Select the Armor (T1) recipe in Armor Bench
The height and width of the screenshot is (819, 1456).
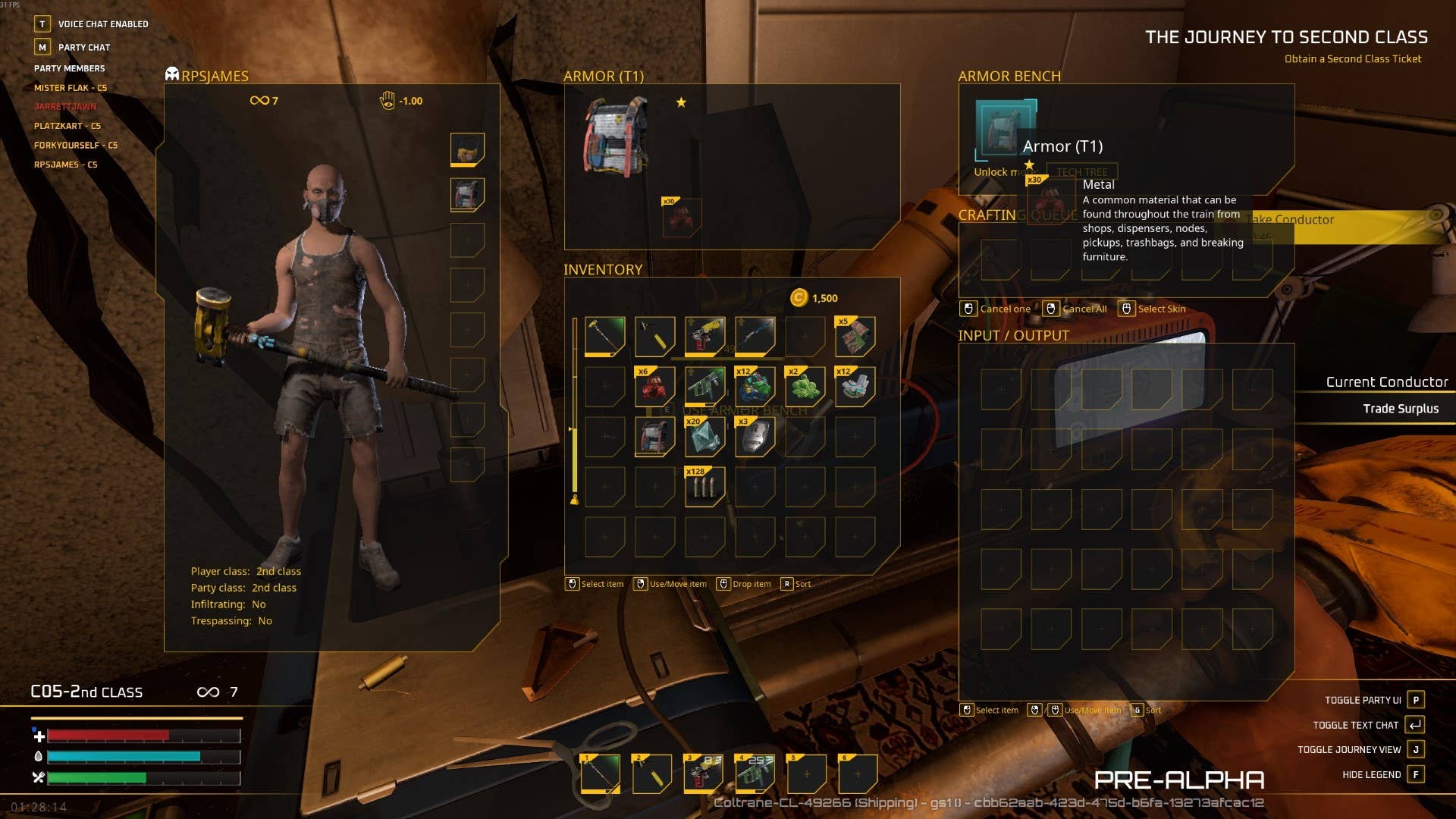(x=1003, y=129)
